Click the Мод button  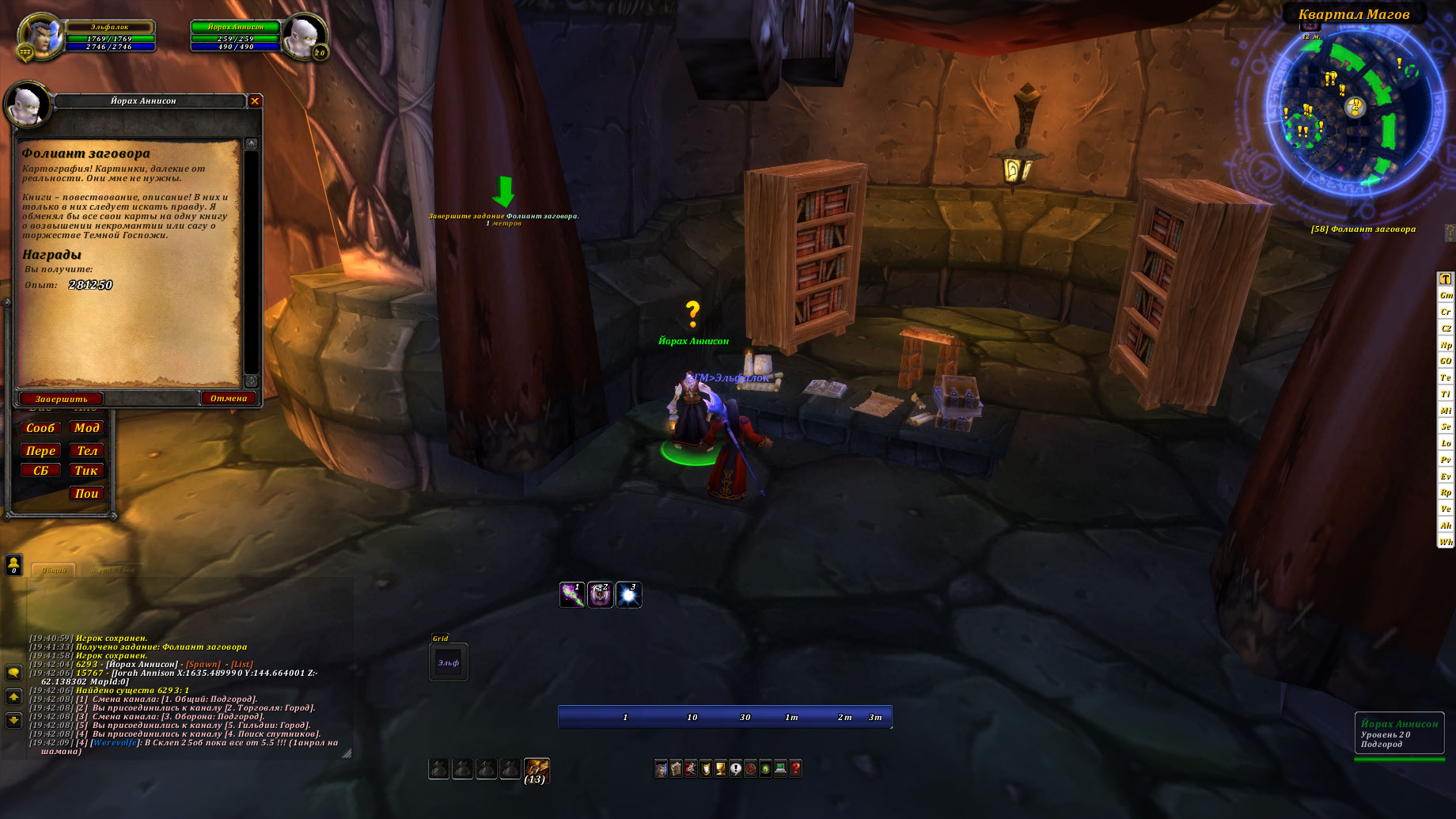[x=86, y=428]
